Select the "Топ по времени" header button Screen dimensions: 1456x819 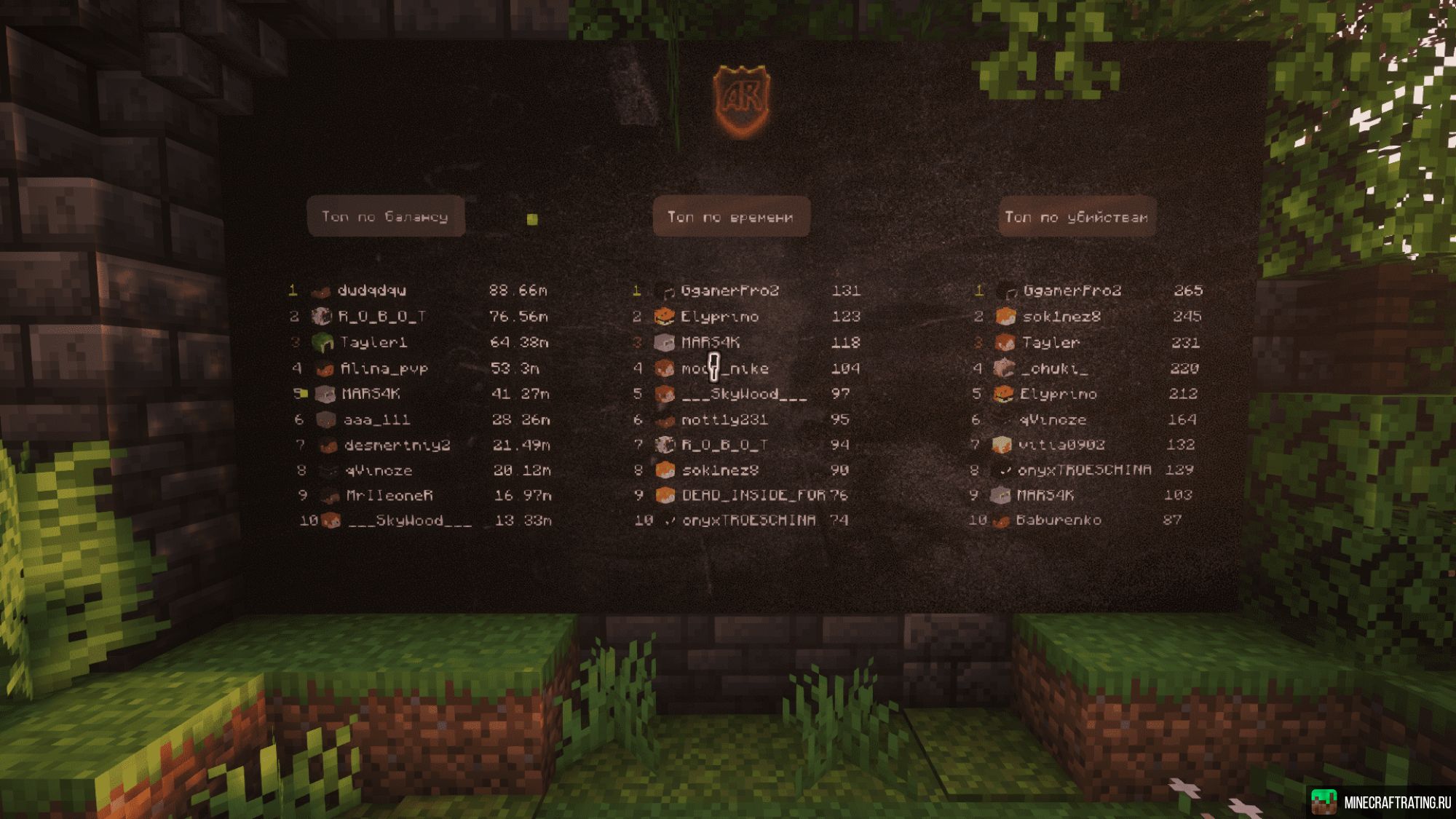tap(731, 217)
